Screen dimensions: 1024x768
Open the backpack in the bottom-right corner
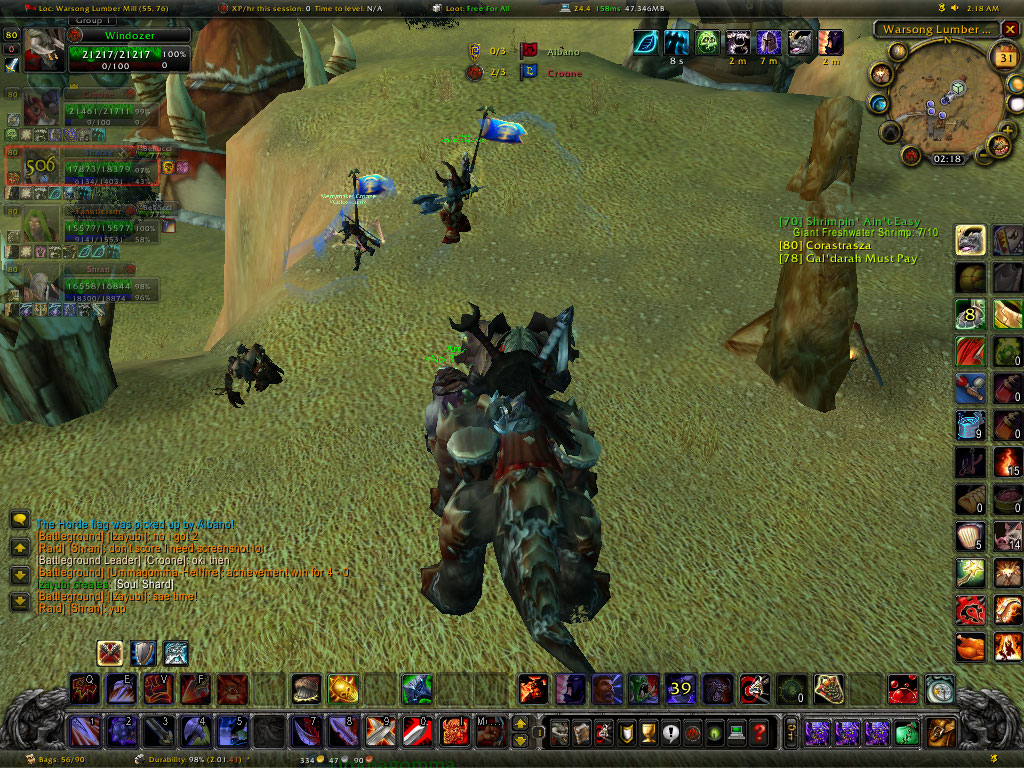(x=940, y=732)
